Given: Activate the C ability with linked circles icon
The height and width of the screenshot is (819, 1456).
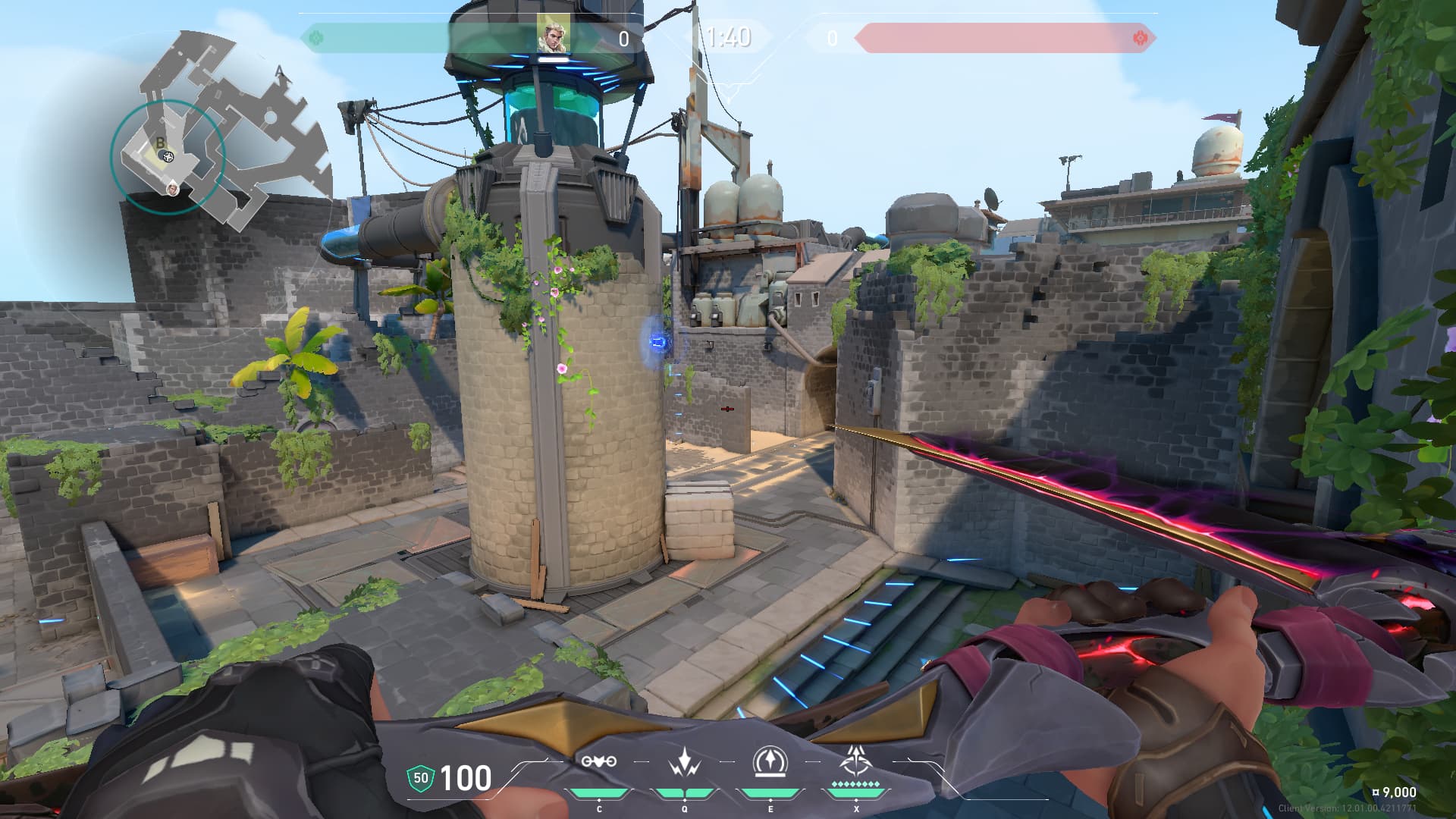Looking at the screenshot, I should pyautogui.click(x=598, y=761).
